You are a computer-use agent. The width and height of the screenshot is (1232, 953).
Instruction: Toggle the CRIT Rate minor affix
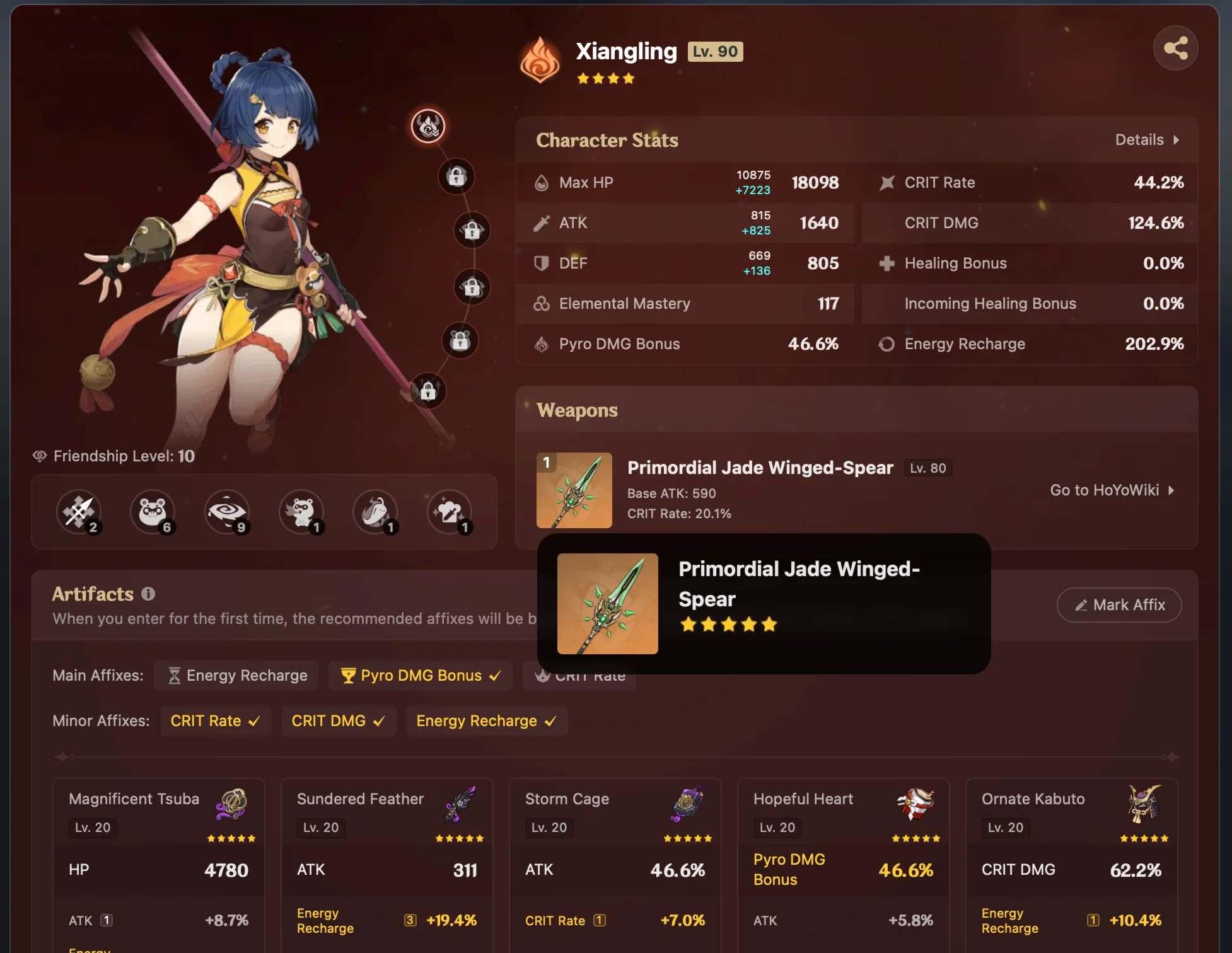point(216,720)
